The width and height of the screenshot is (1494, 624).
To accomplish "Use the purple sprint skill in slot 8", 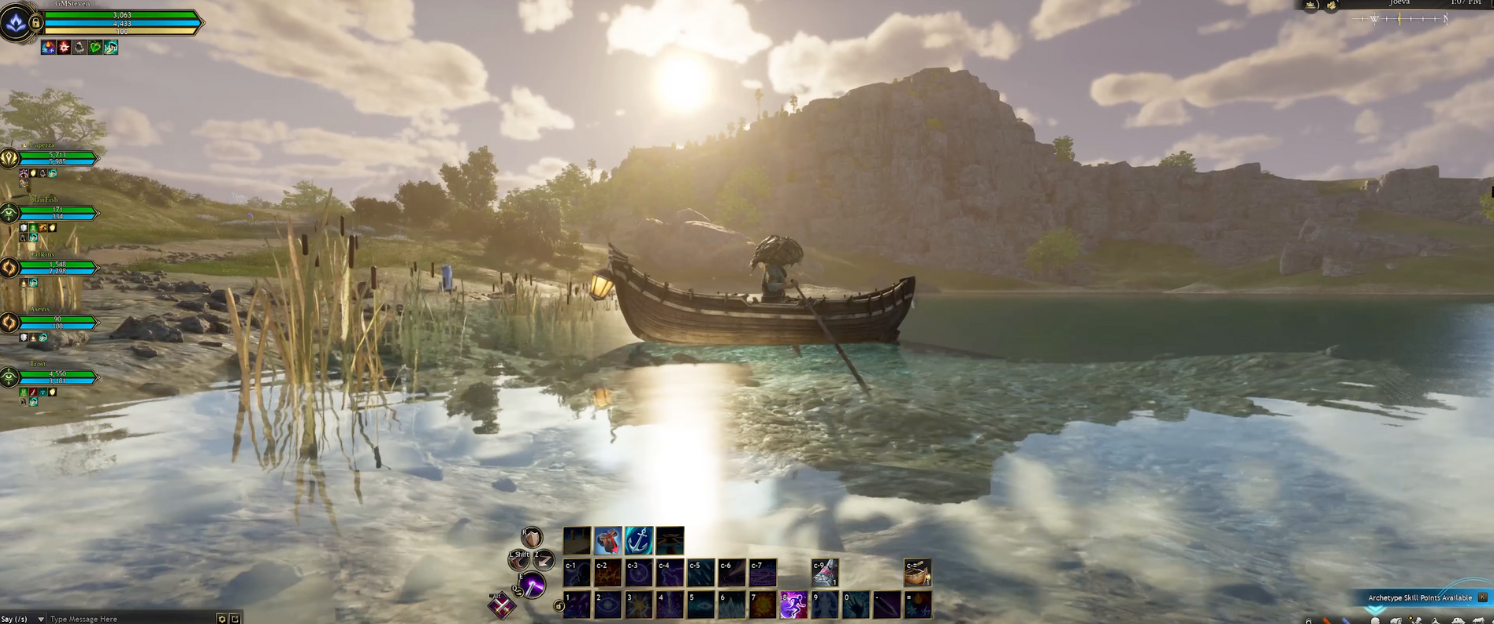I will pos(793,604).
